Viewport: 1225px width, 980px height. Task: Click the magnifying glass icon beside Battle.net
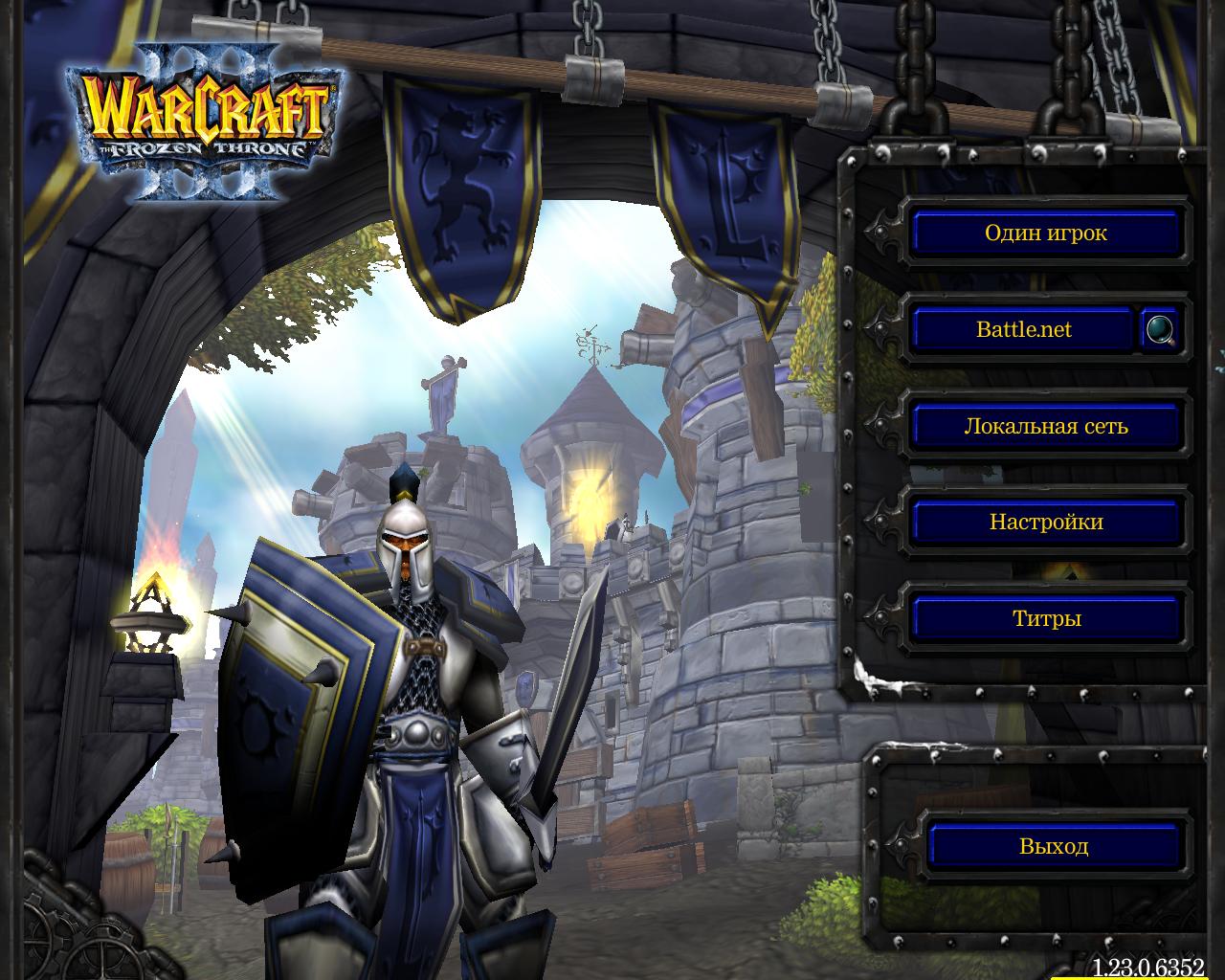(1162, 329)
